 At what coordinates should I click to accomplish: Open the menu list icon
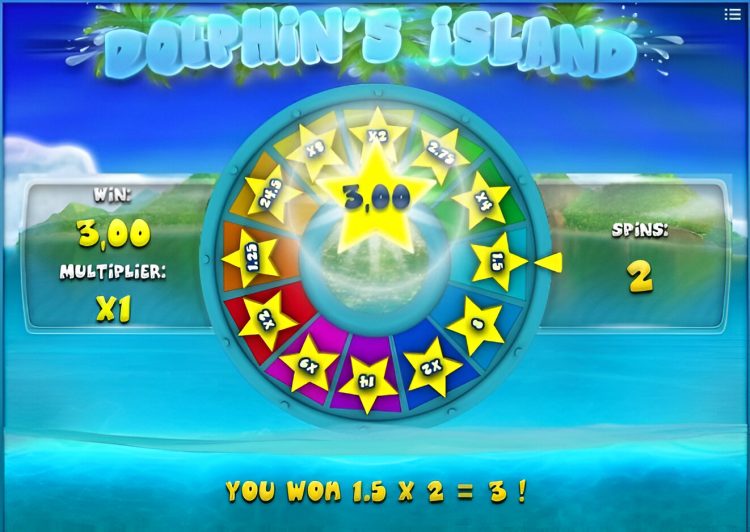(x=732, y=14)
